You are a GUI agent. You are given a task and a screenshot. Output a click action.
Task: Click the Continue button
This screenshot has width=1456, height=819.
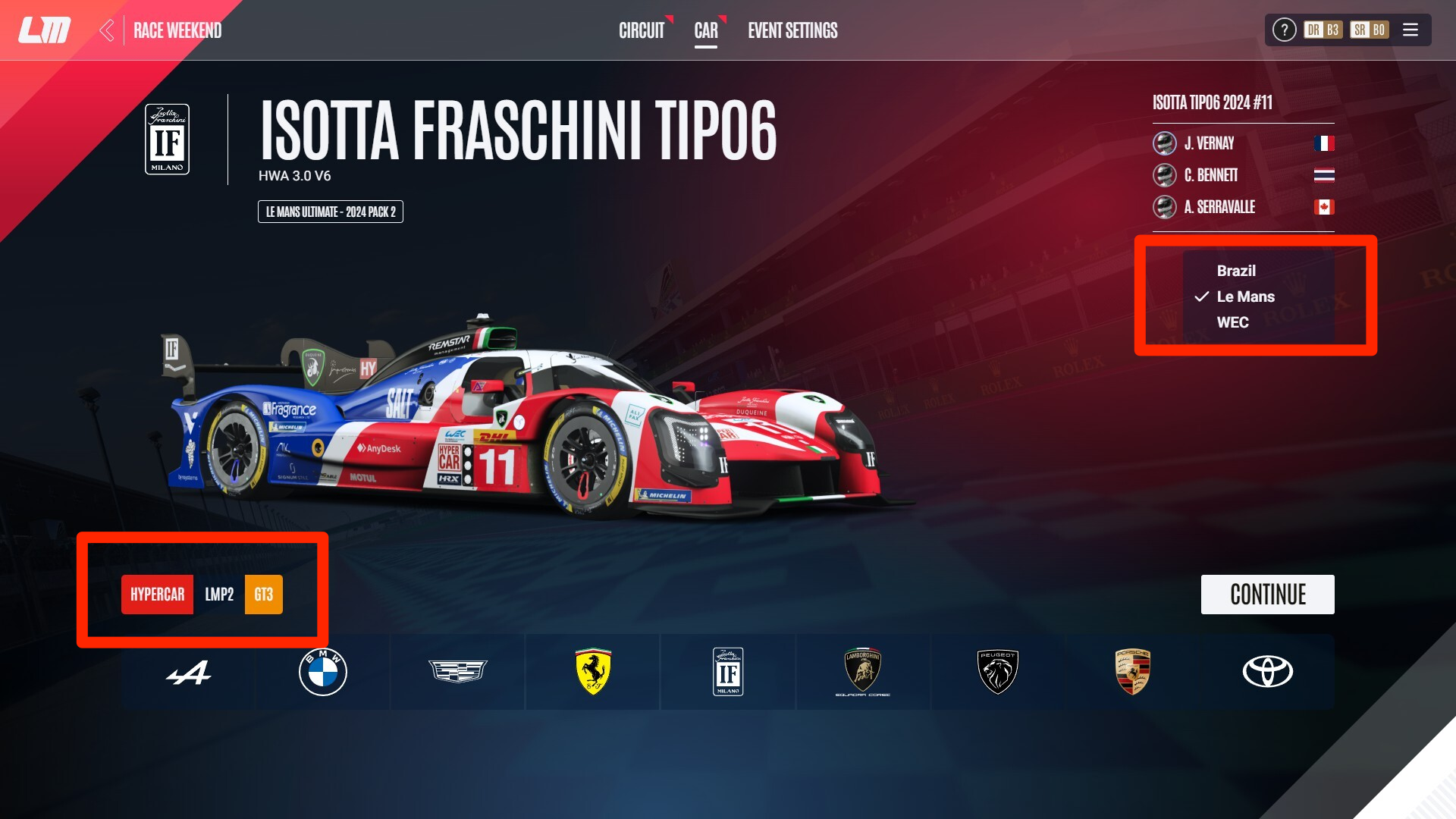pos(1267,595)
